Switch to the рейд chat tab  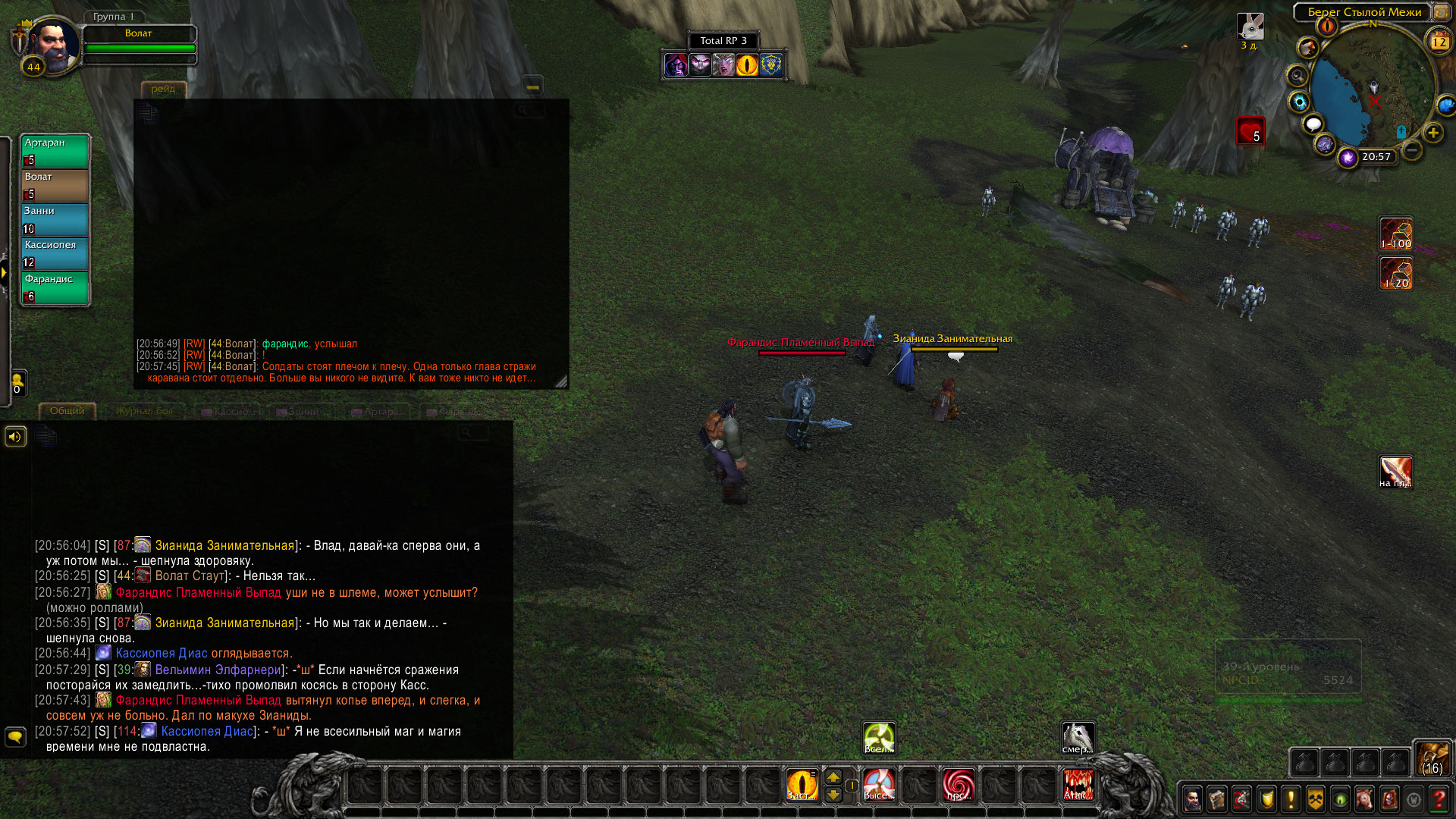pyautogui.click(x=163, y=89)
